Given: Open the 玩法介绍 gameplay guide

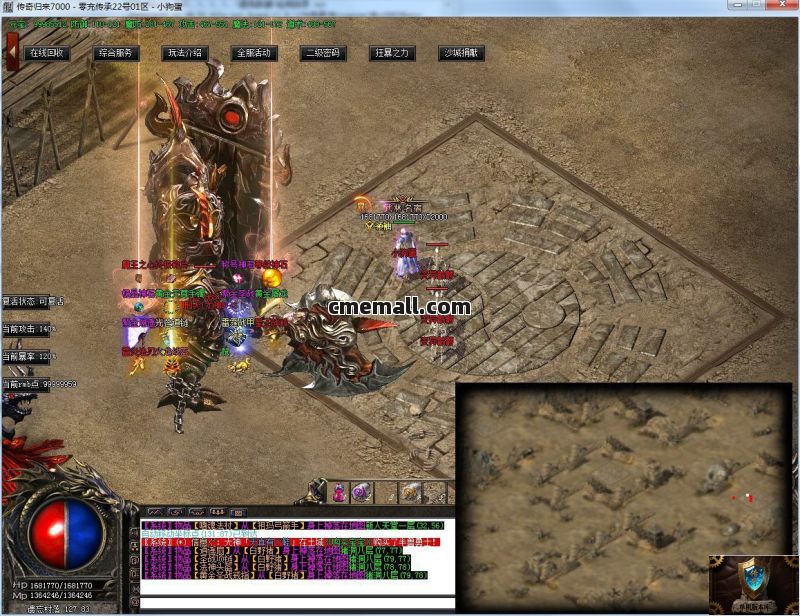Looking at the screenshot, I should [185, 53].
